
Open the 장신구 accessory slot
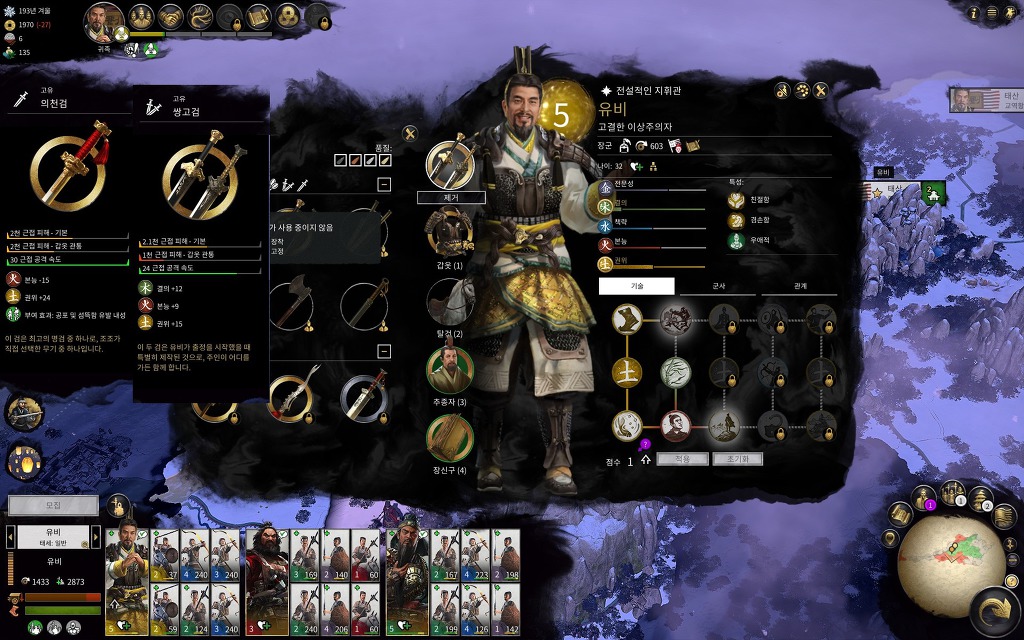[451, 438]
